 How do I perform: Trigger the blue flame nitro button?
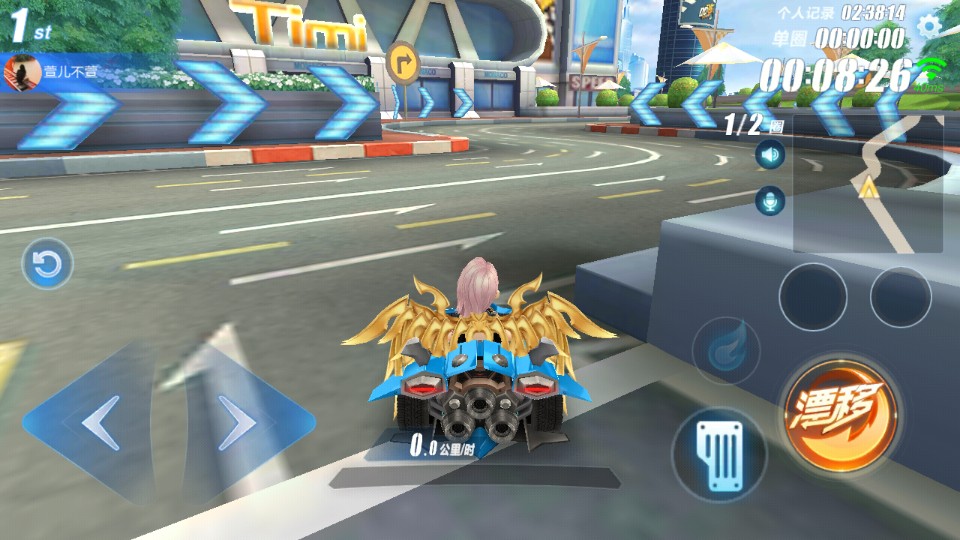[725, 351]
